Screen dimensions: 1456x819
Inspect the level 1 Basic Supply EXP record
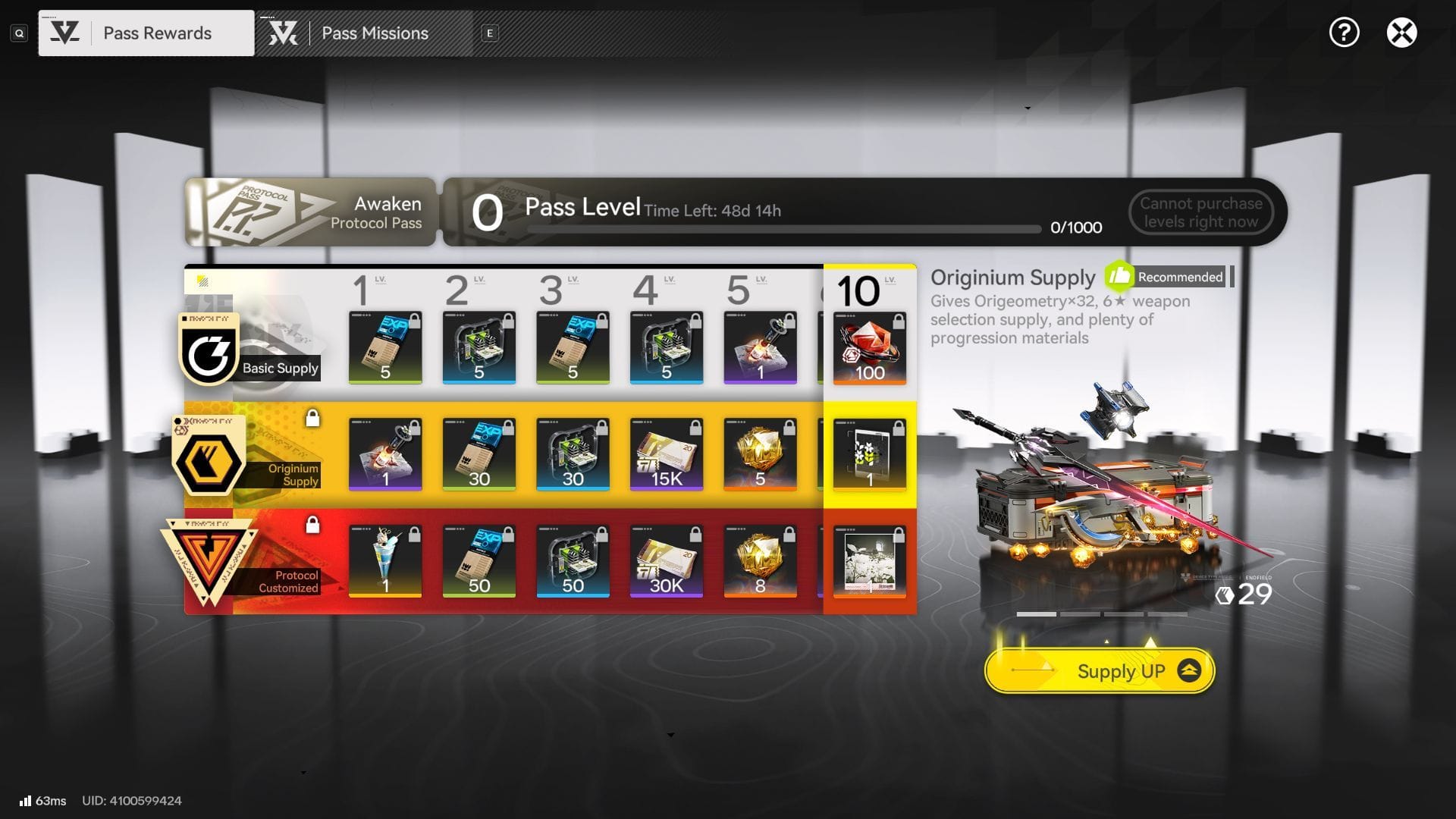[385, 348]
